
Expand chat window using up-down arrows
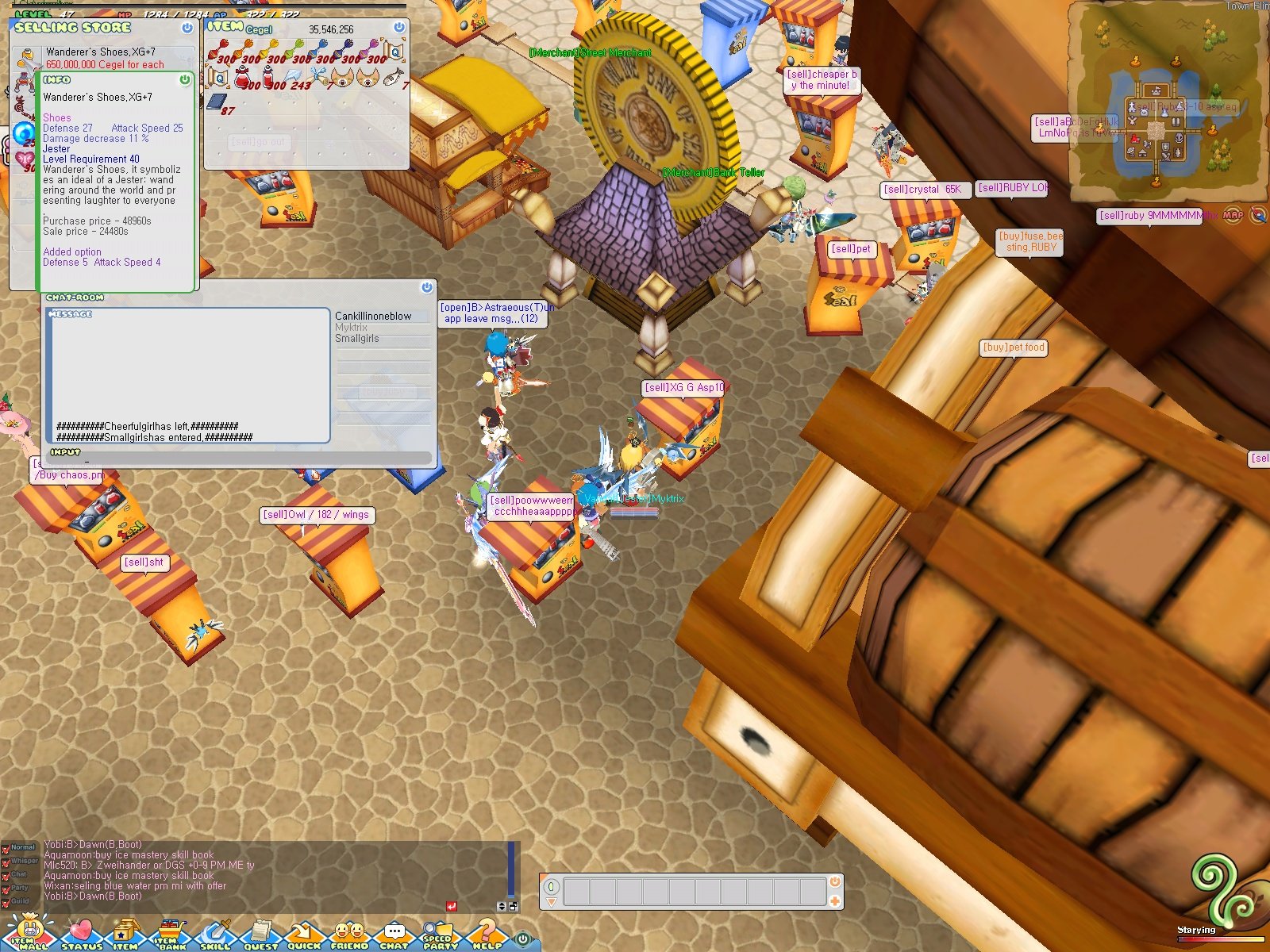tap(500, 906)
